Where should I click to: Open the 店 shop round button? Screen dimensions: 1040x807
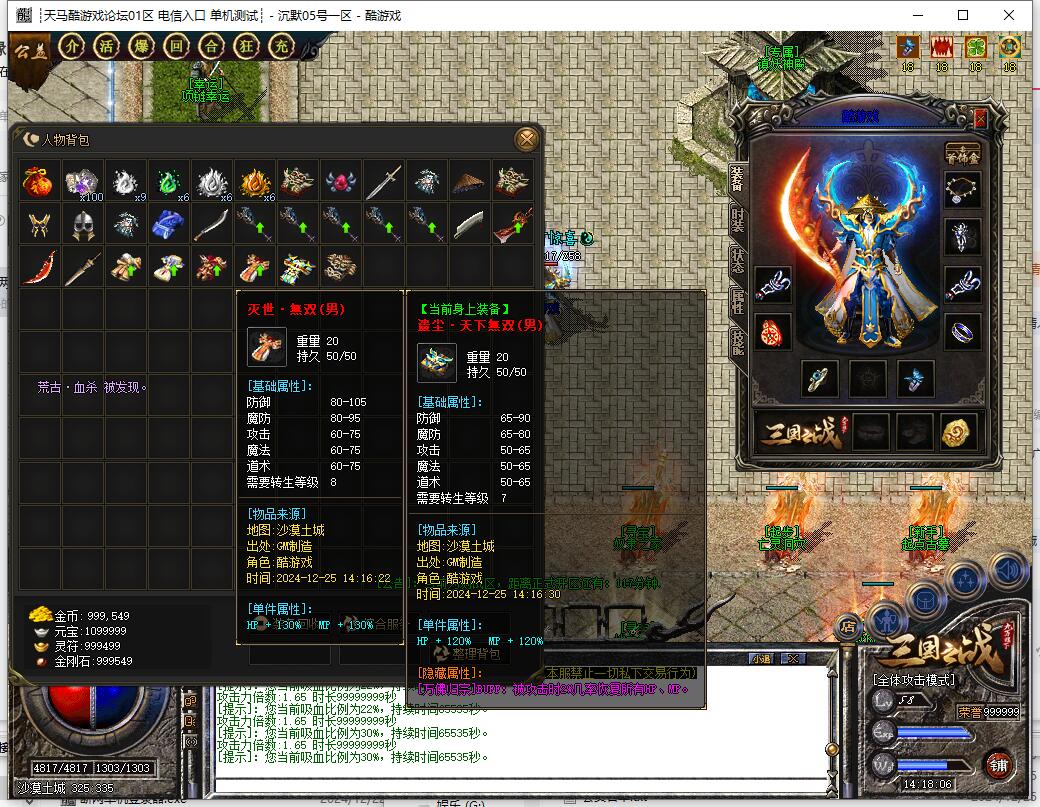pyautogui.click(x=848, y=626)
